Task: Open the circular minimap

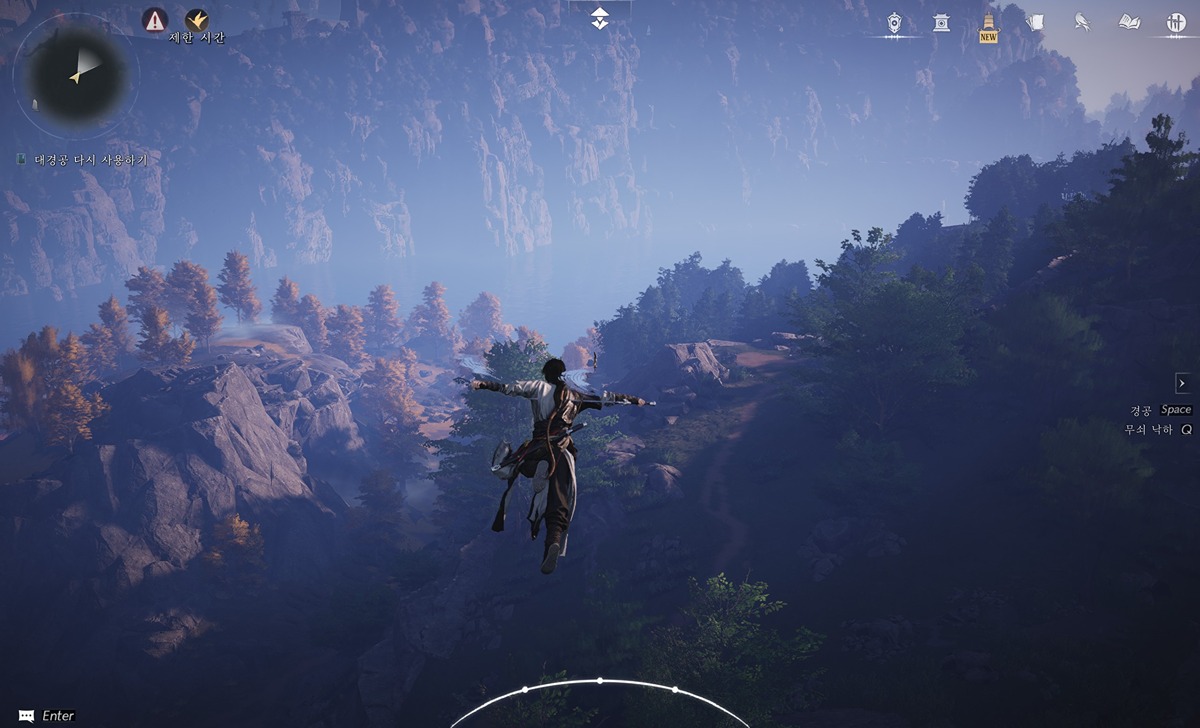Action: pos(76,73)
